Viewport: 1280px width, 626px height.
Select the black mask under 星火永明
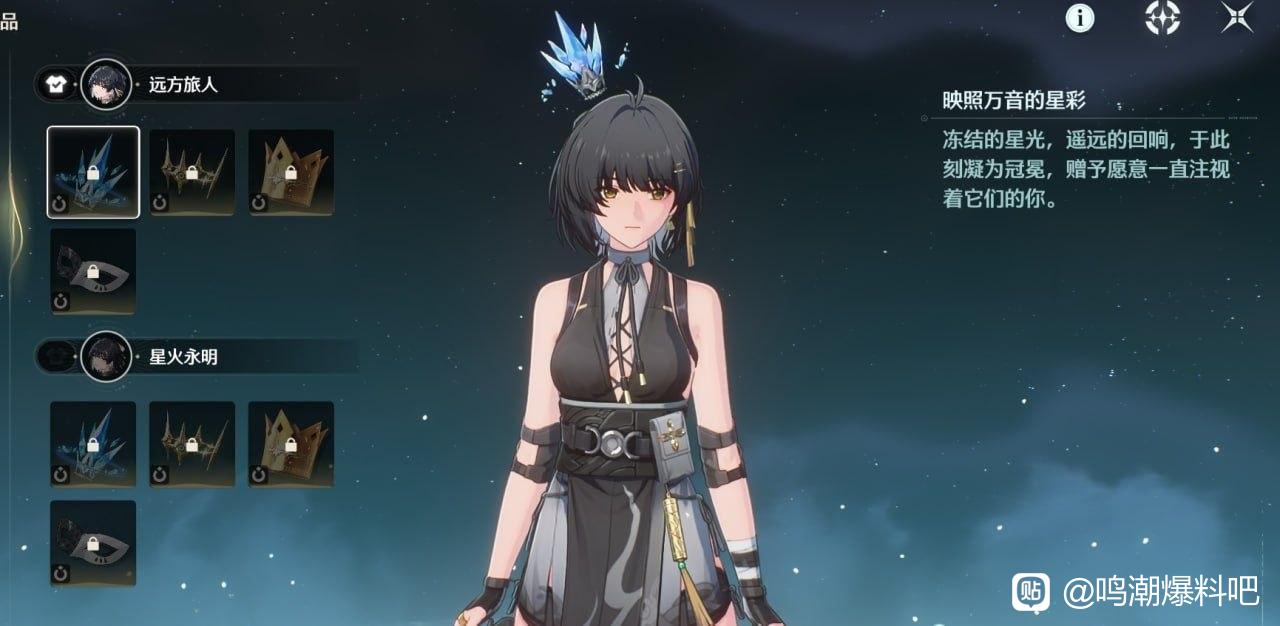click(x=93, y=543)
